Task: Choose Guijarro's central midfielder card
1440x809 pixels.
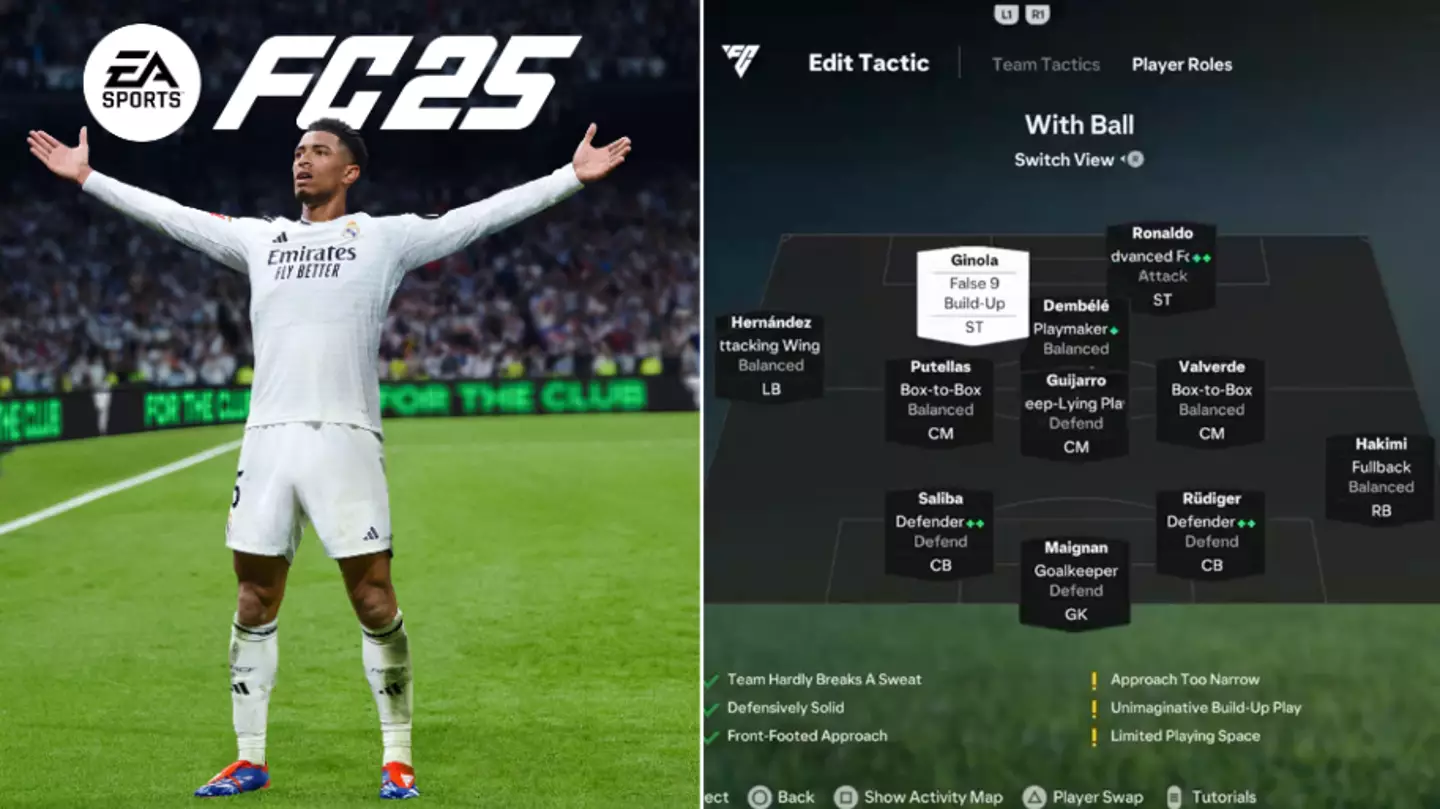Action: [1075, 415]
